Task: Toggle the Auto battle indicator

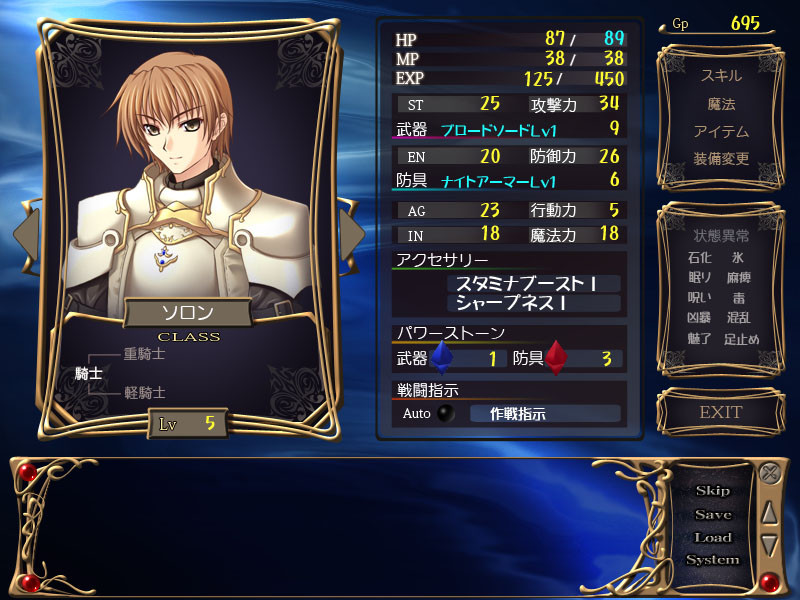Action: pyautogui.click(x=445, y=414)
